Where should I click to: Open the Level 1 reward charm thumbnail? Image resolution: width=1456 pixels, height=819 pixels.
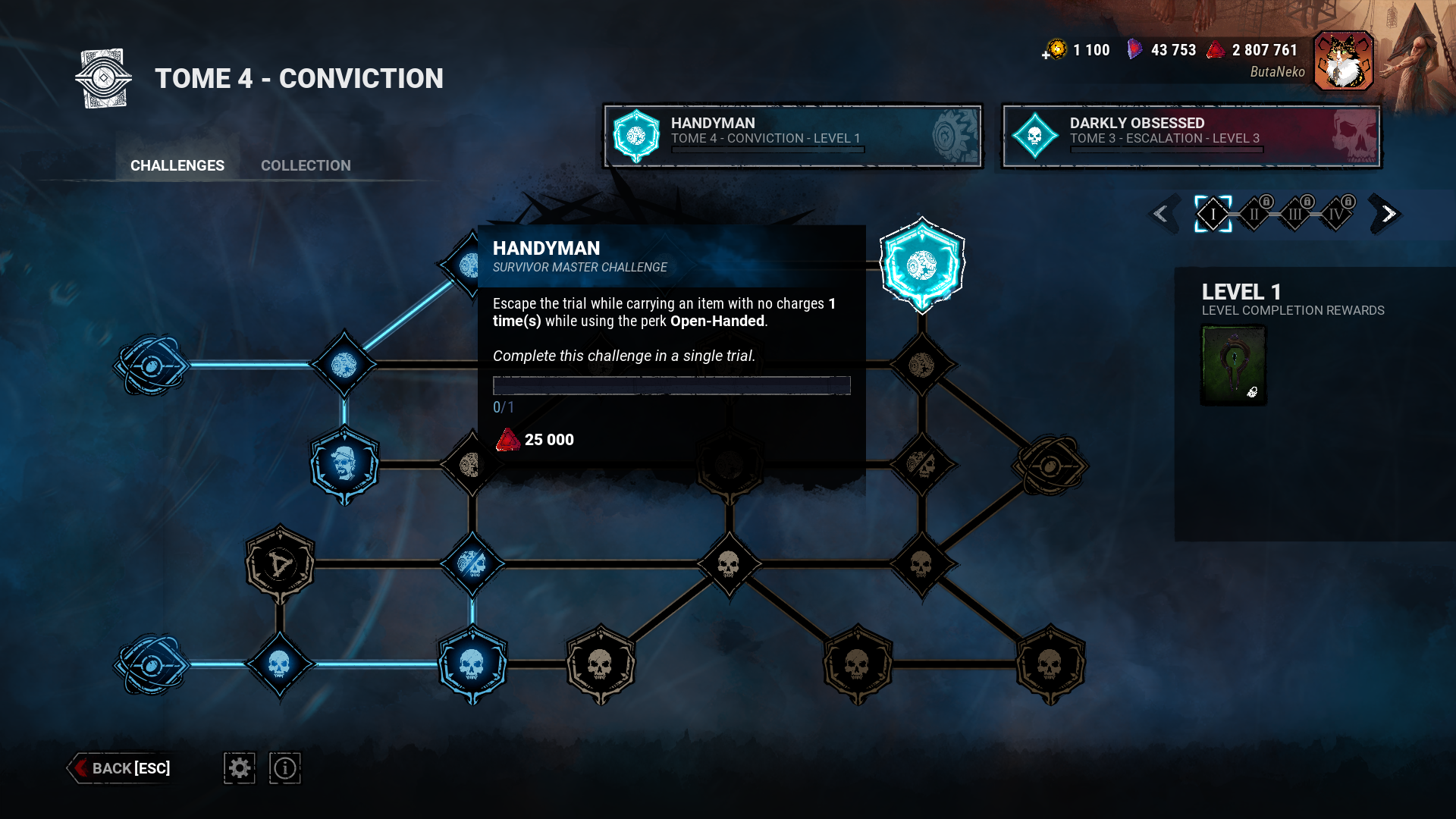tap(1234, 365)
